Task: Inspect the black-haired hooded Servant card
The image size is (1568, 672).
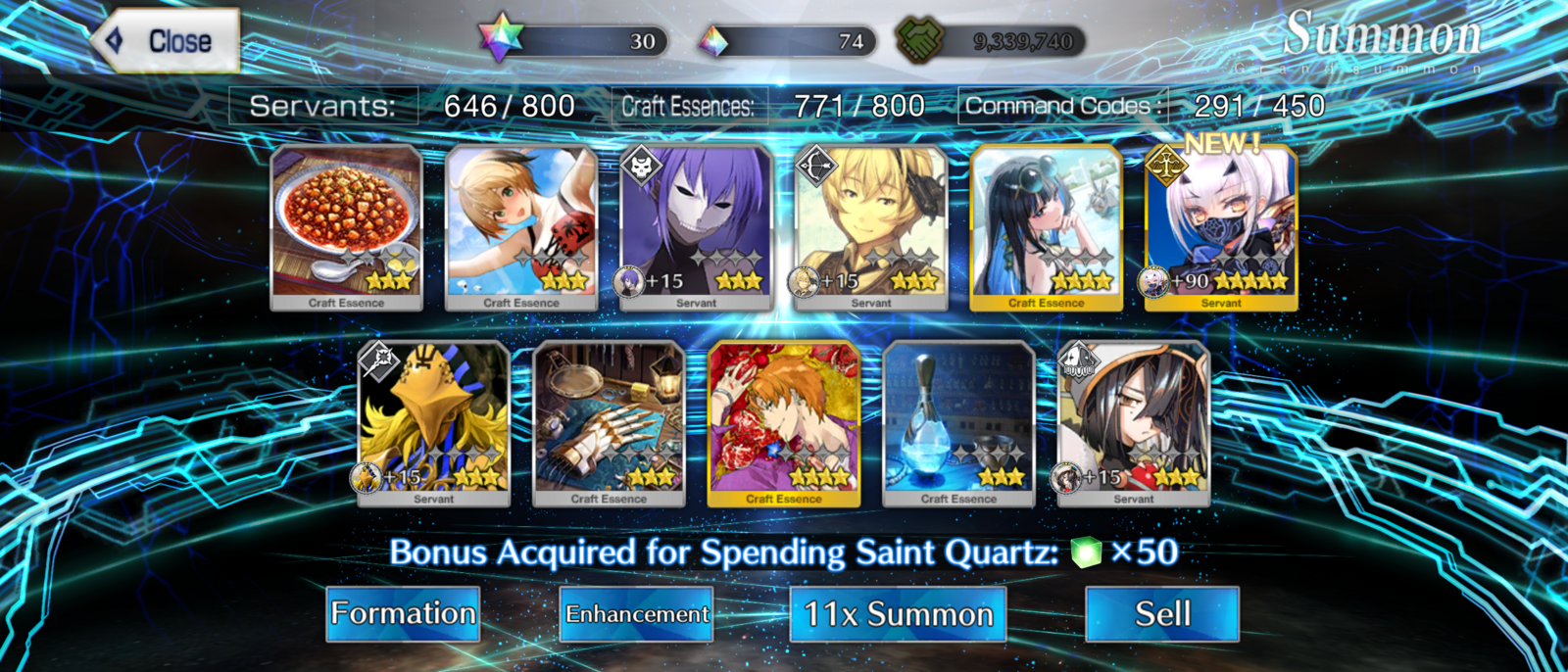Action: tap(1134, 423)
